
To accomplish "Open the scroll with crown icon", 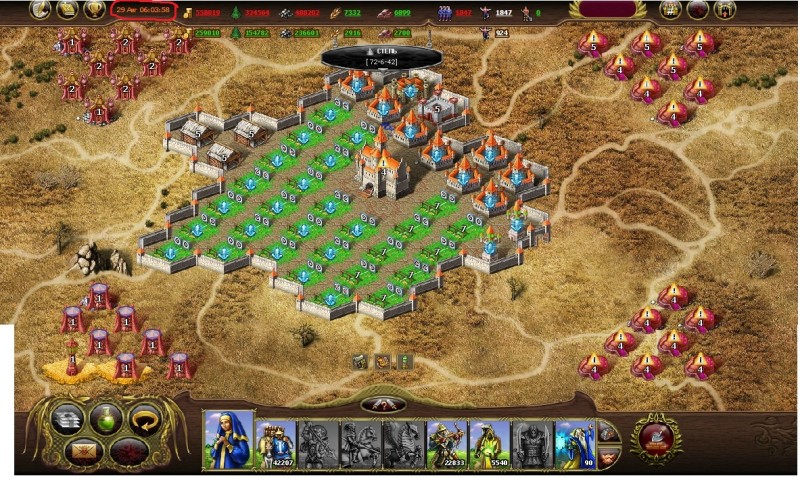I will pos(70,10).
